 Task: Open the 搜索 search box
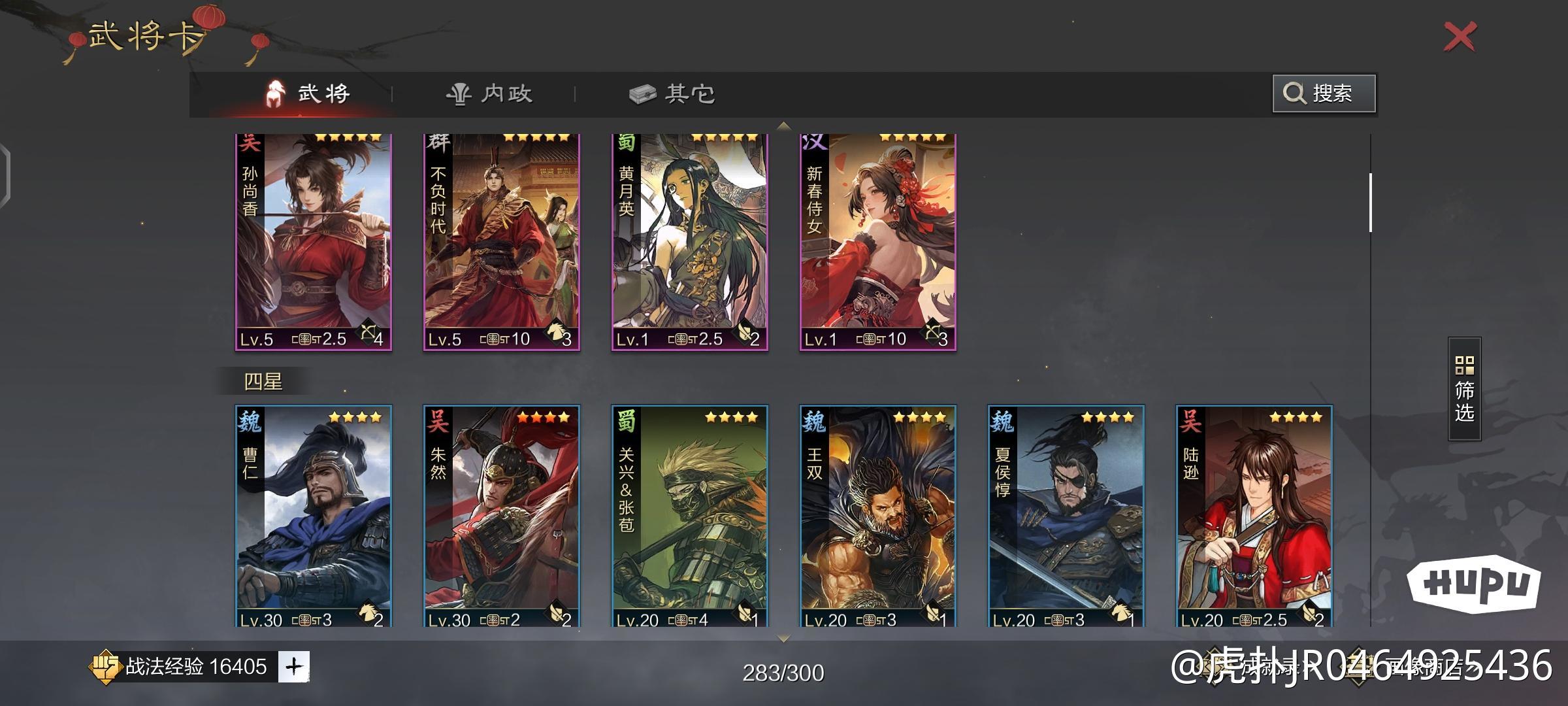point(1324,93)
